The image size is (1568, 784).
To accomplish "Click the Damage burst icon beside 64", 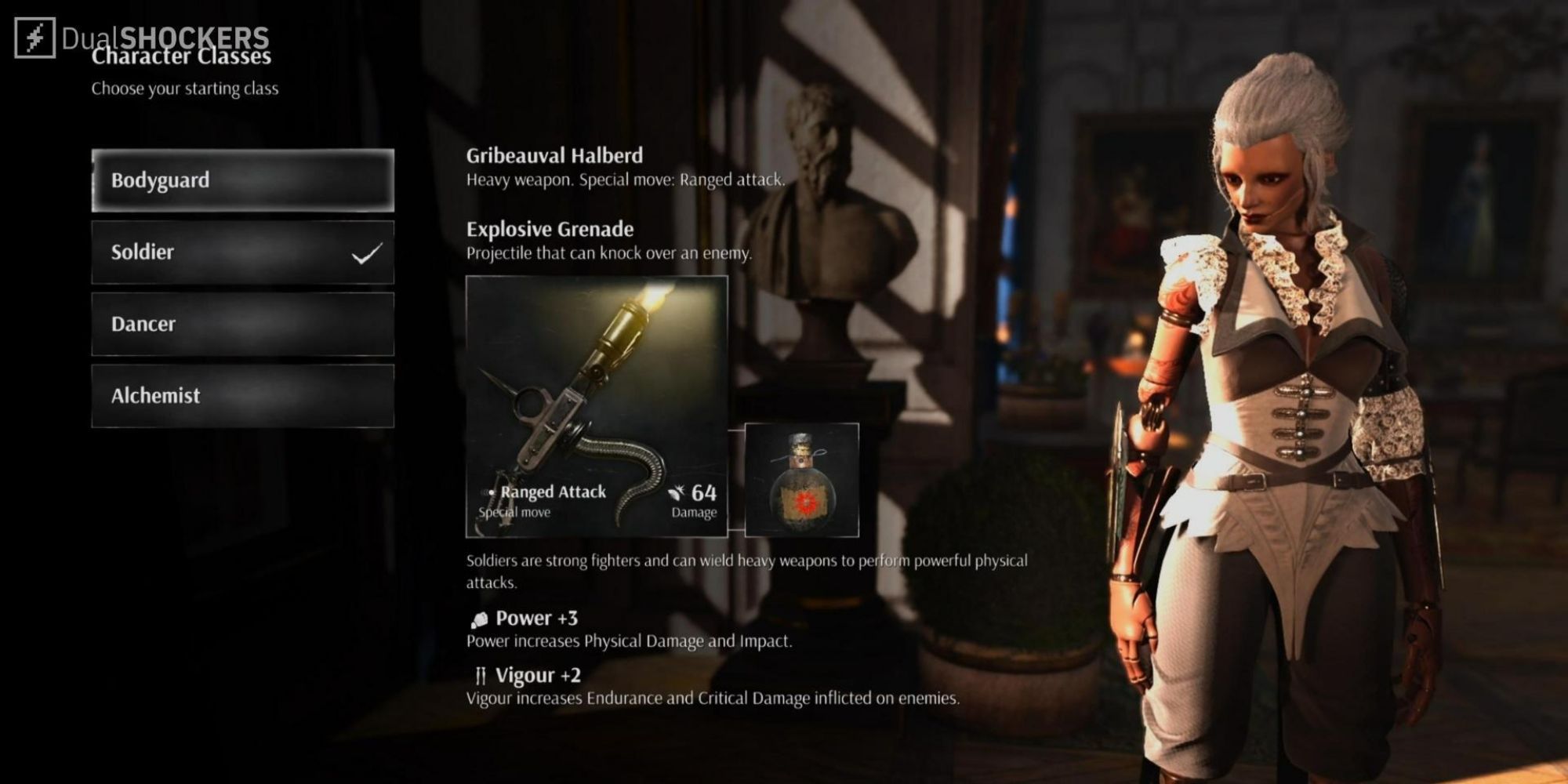I will 678,492.
